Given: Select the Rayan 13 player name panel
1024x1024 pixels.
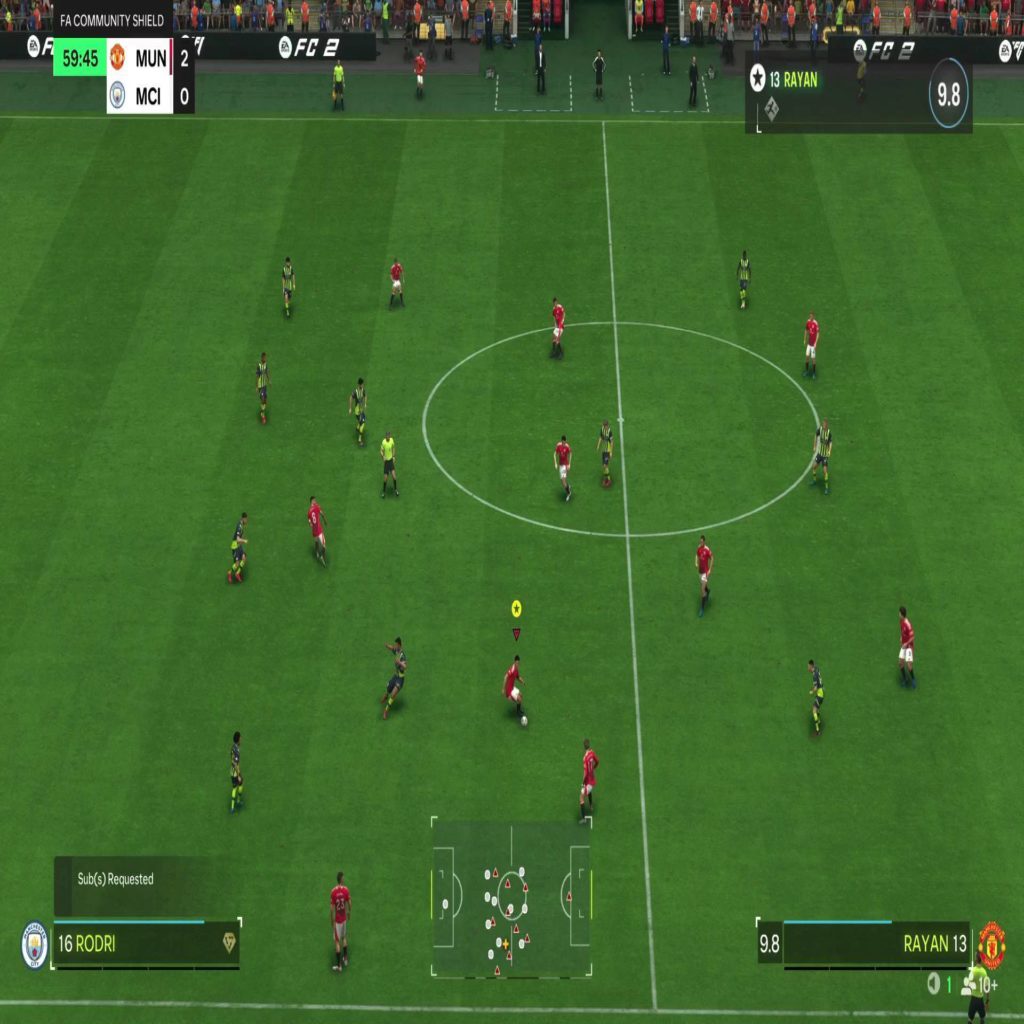Looking at the screenshot, I should pyautogui.click(x=875, y=943).
